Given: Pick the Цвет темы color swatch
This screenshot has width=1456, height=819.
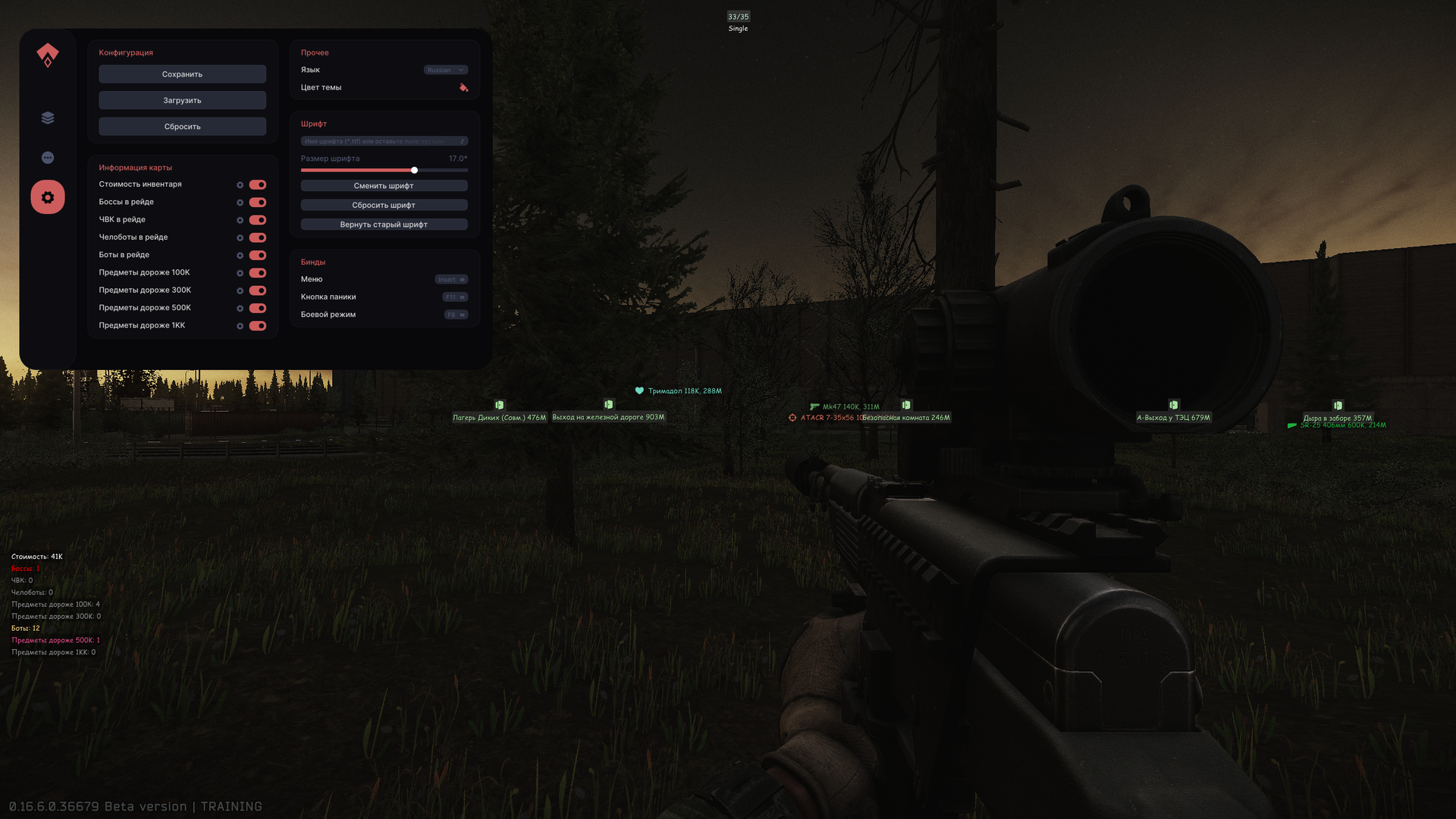Looking at the screenshot, I should coord(463,88).
